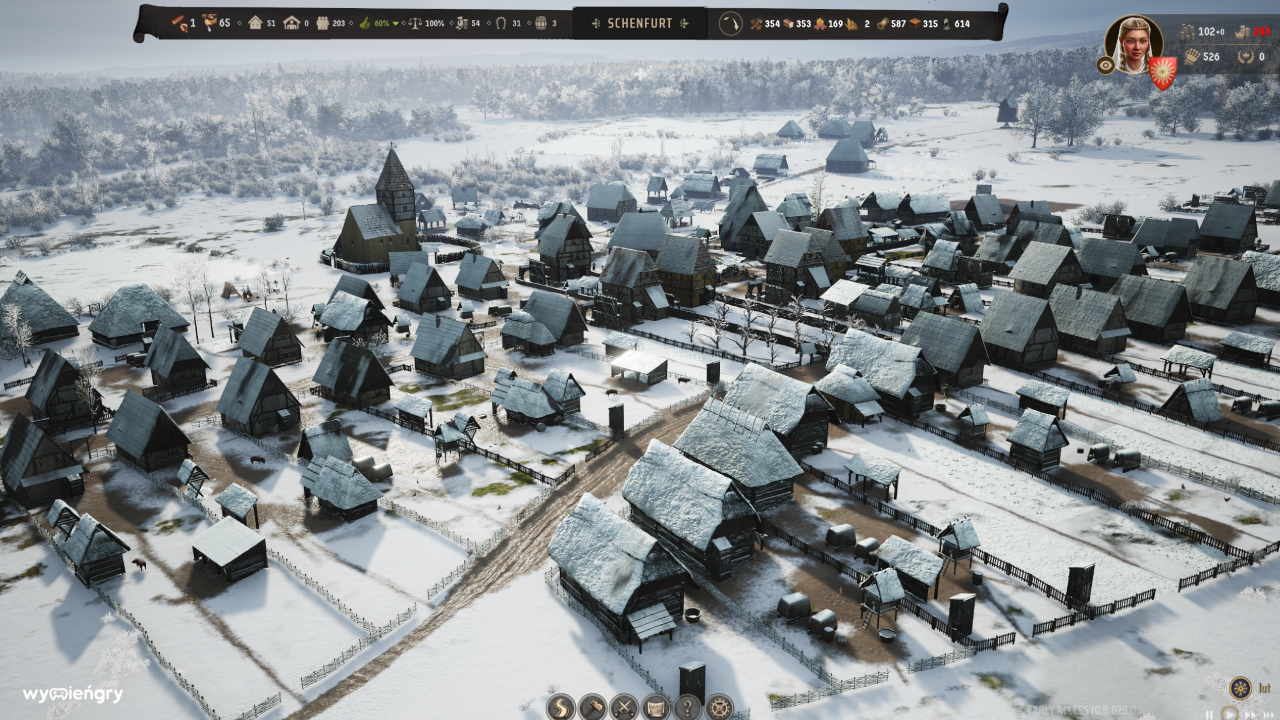Click the wymiengry watermark logo
Screen dimensions: 1280x720
[x=72, y=694]
